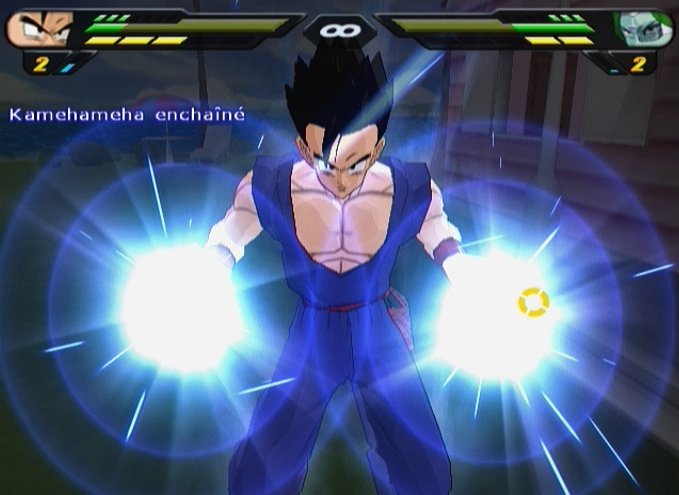Select the opponent's portrait icon
Viewport: 679px width, 495px height.
click(x=639, y=28)
